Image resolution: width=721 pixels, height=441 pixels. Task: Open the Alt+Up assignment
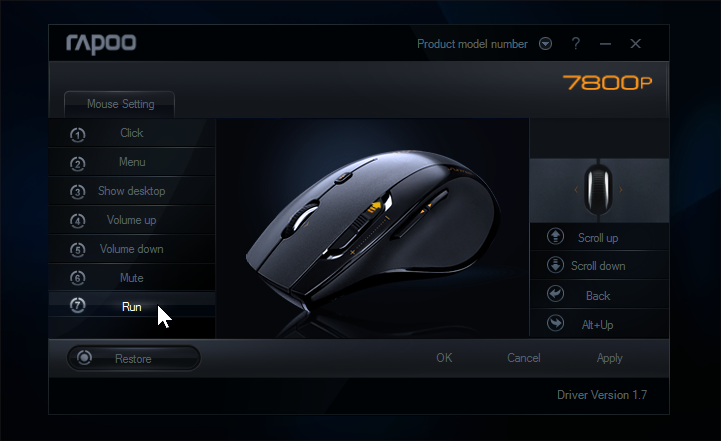pos(598,324)
